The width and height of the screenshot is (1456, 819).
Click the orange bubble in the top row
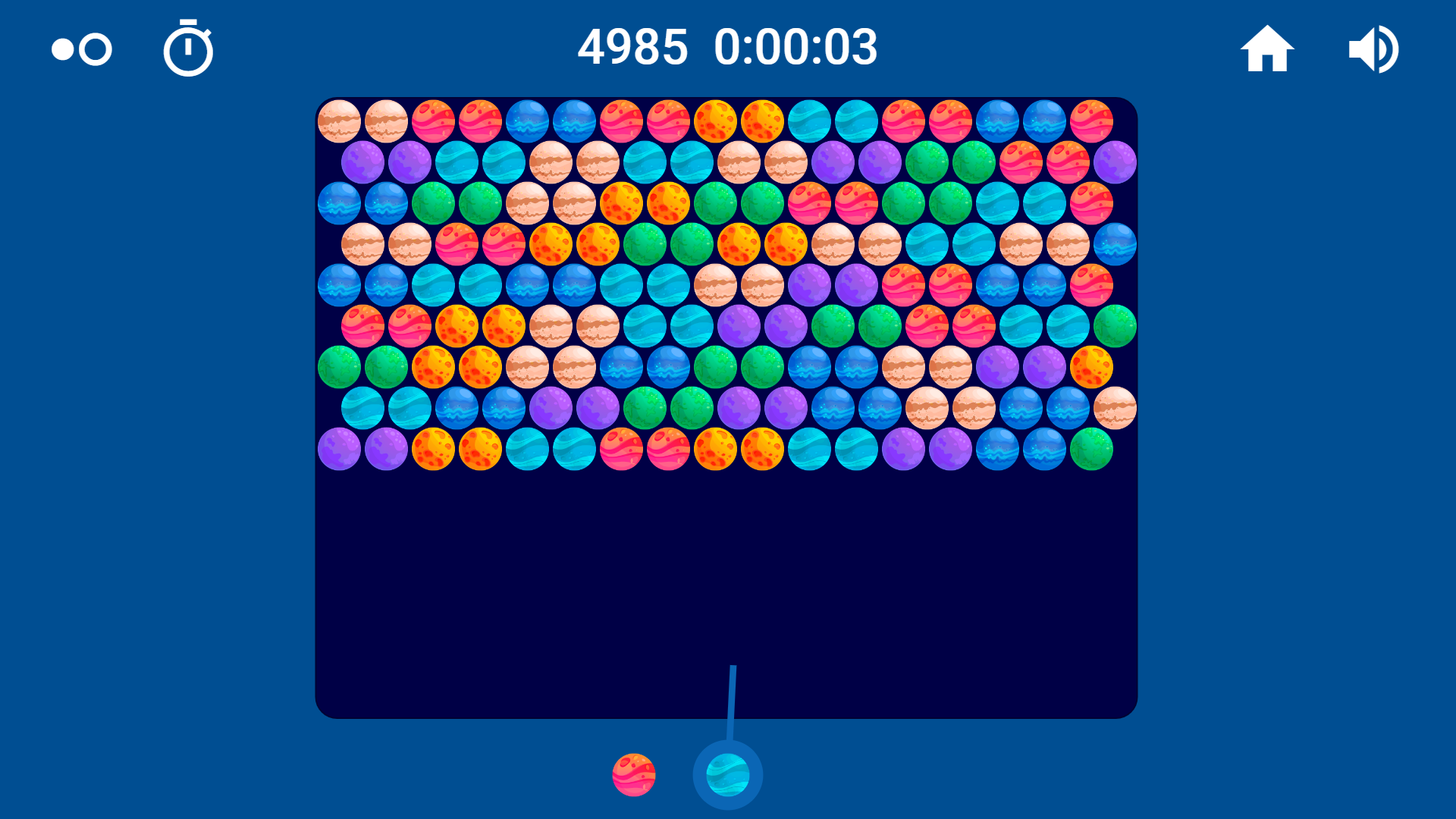[x=715, y=121]
